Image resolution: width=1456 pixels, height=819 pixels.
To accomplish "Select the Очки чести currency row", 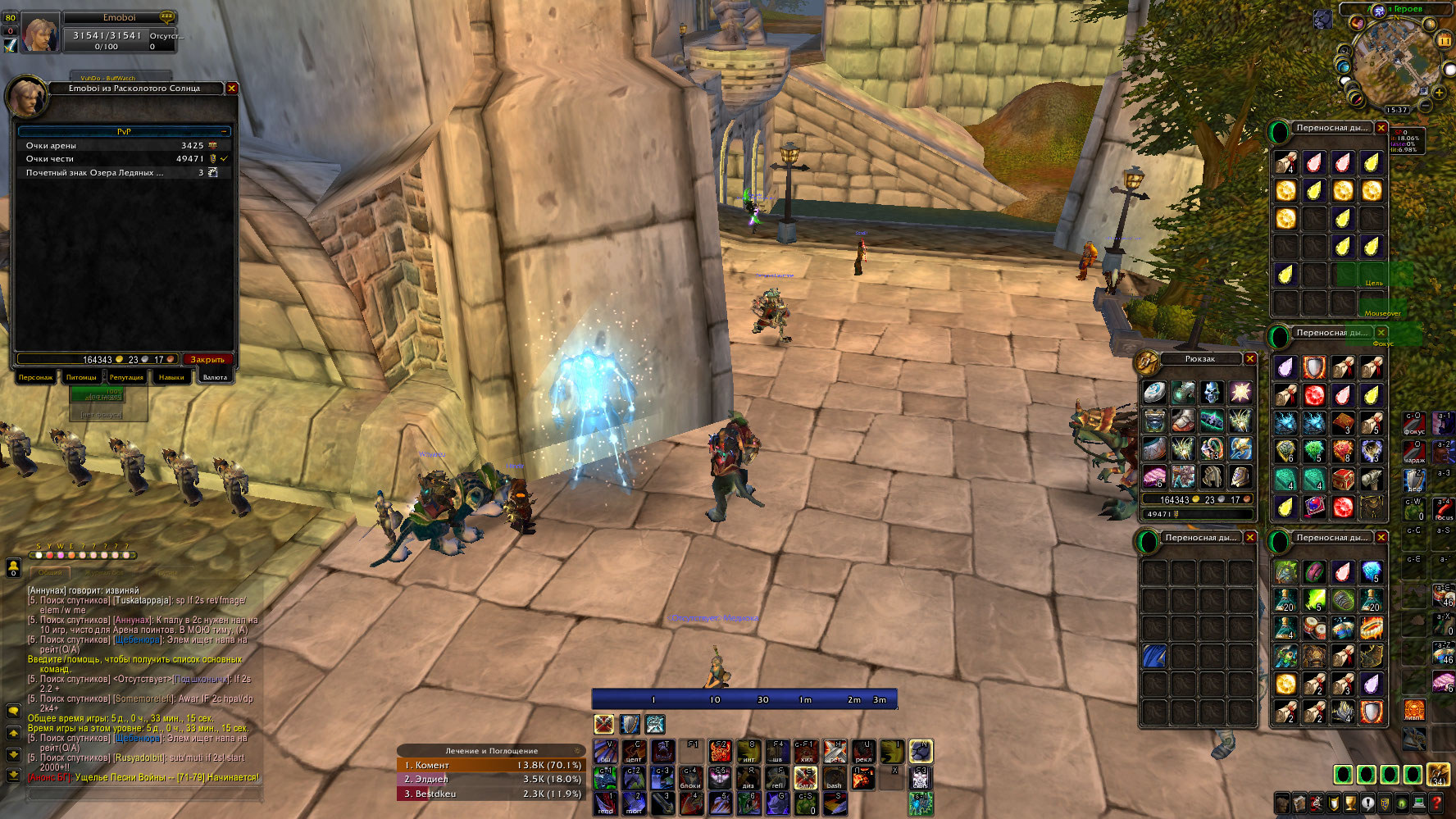I will 123,159.
